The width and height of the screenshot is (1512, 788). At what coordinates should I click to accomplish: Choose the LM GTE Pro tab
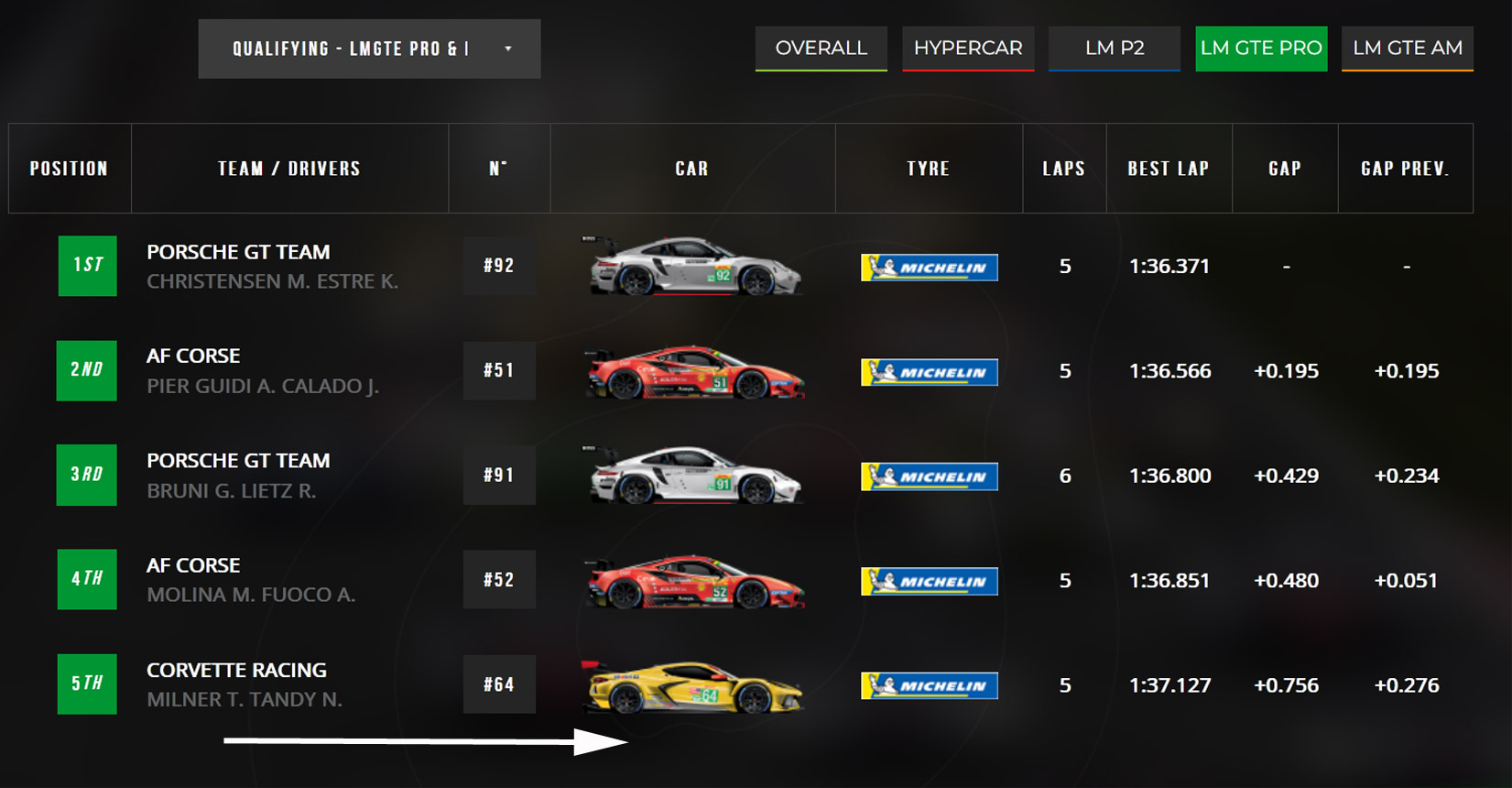pyautogui.click(x=1261, y=48)
